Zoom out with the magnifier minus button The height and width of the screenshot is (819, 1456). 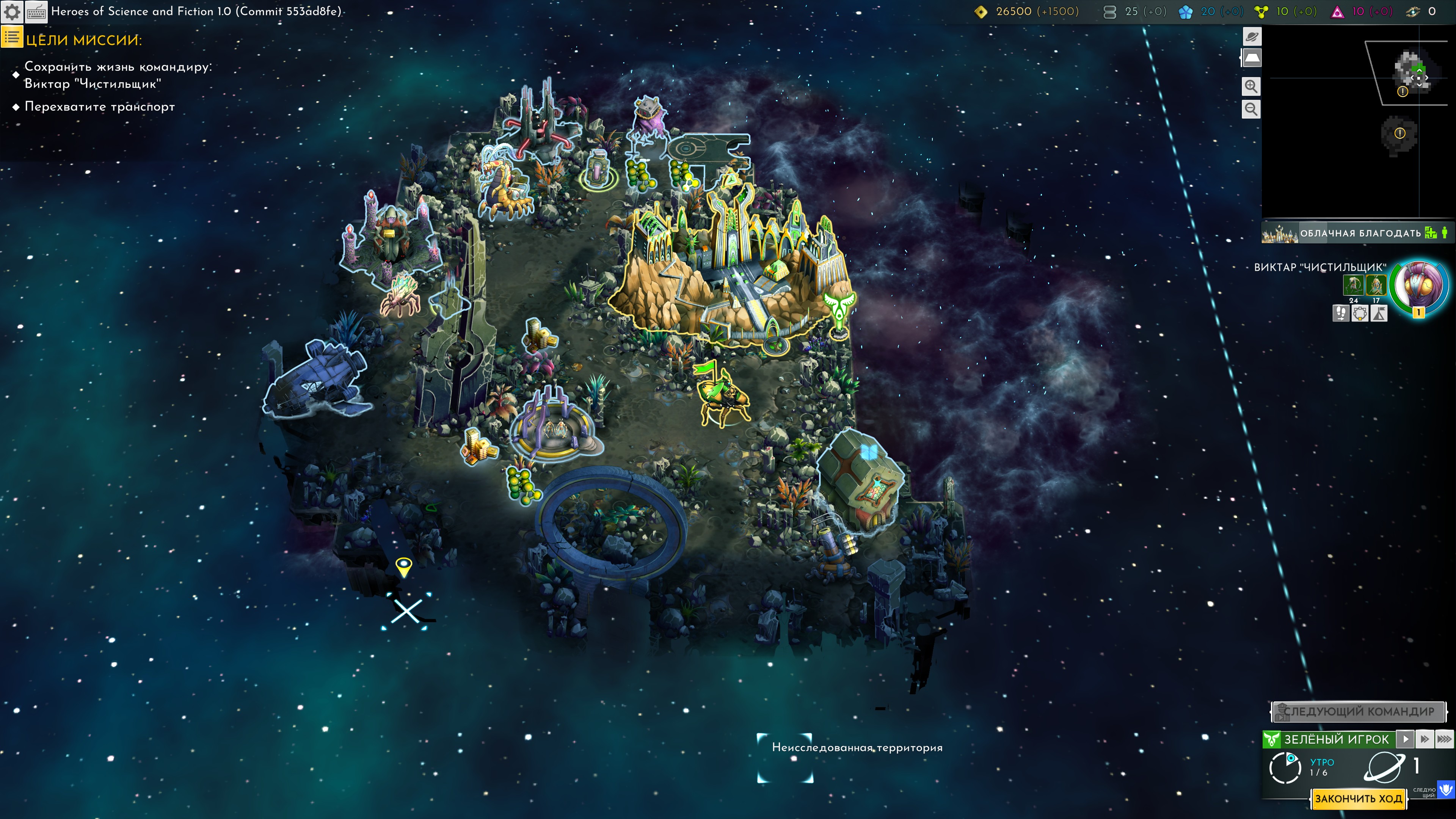coord(1251,109)
